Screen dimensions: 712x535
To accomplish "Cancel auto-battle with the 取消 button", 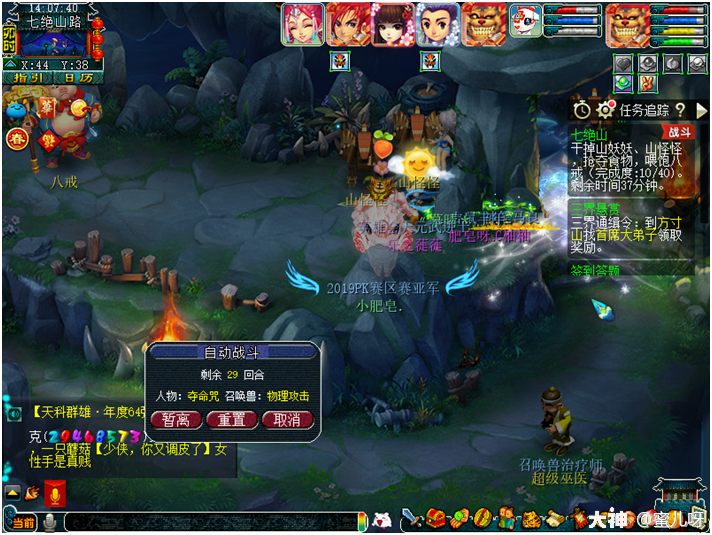I will 287,420.
